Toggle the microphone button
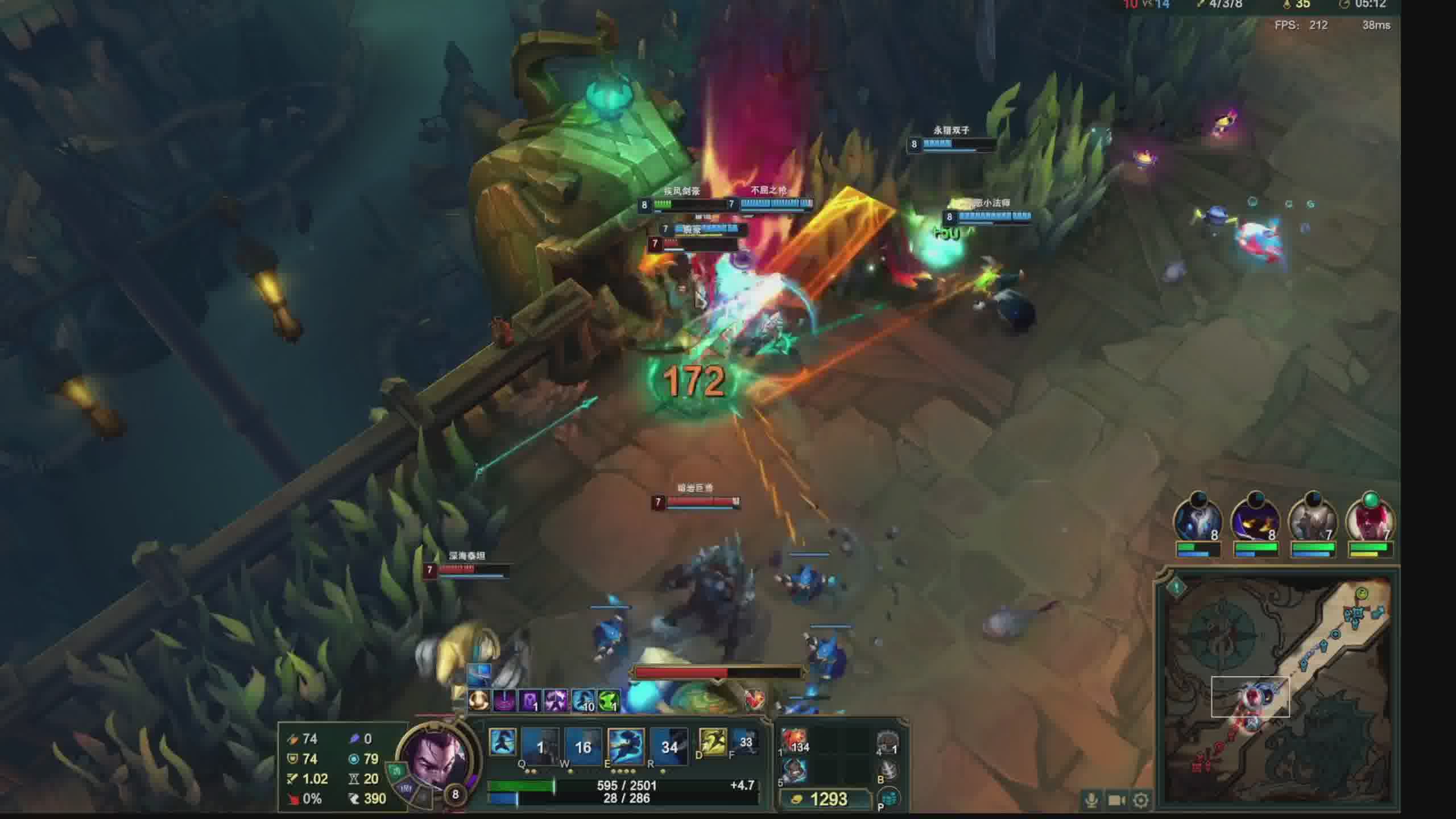 1091,800
